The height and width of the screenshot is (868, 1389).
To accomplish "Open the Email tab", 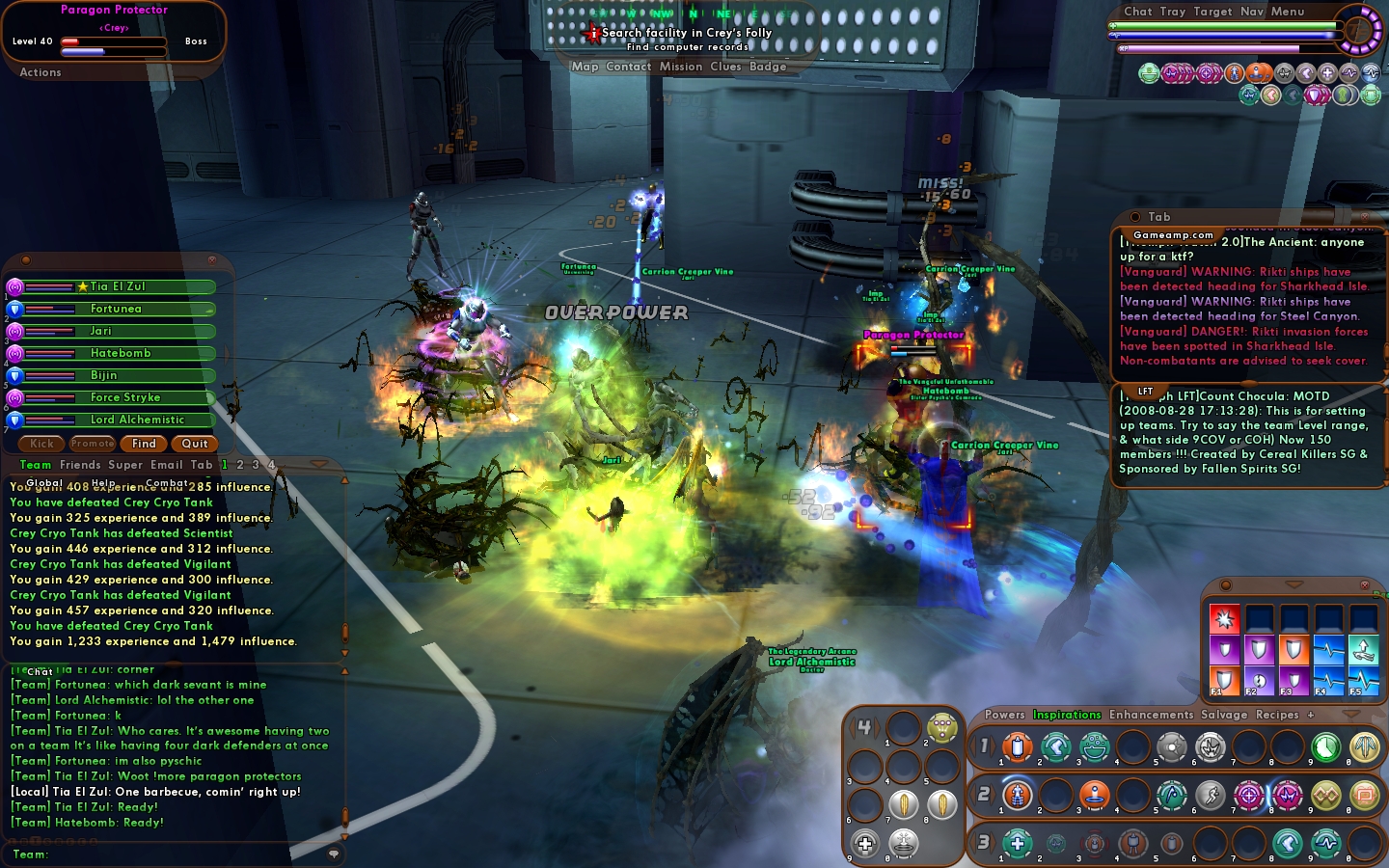I will pos(166,465).
